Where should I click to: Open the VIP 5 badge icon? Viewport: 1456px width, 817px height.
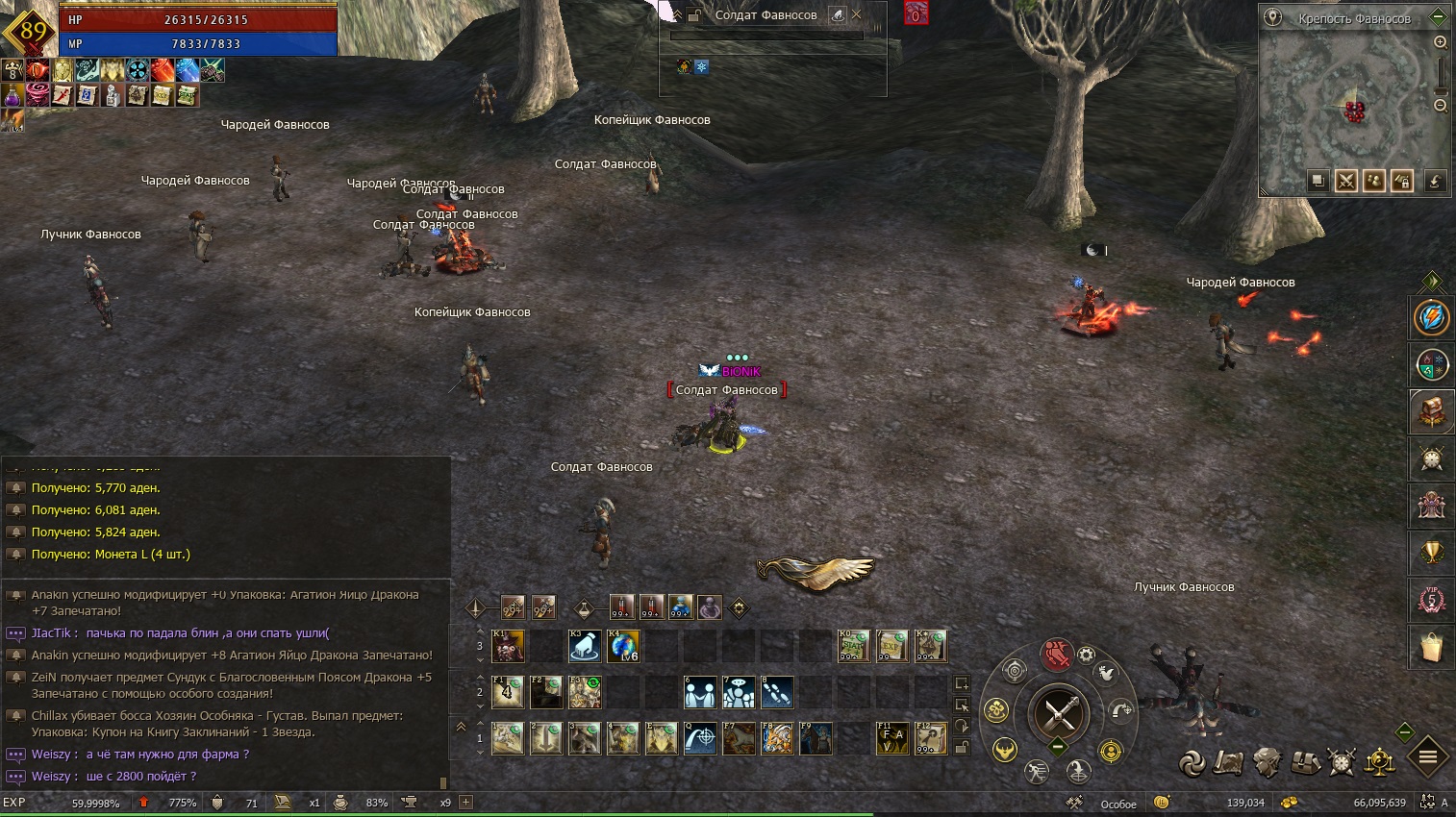1431,601
